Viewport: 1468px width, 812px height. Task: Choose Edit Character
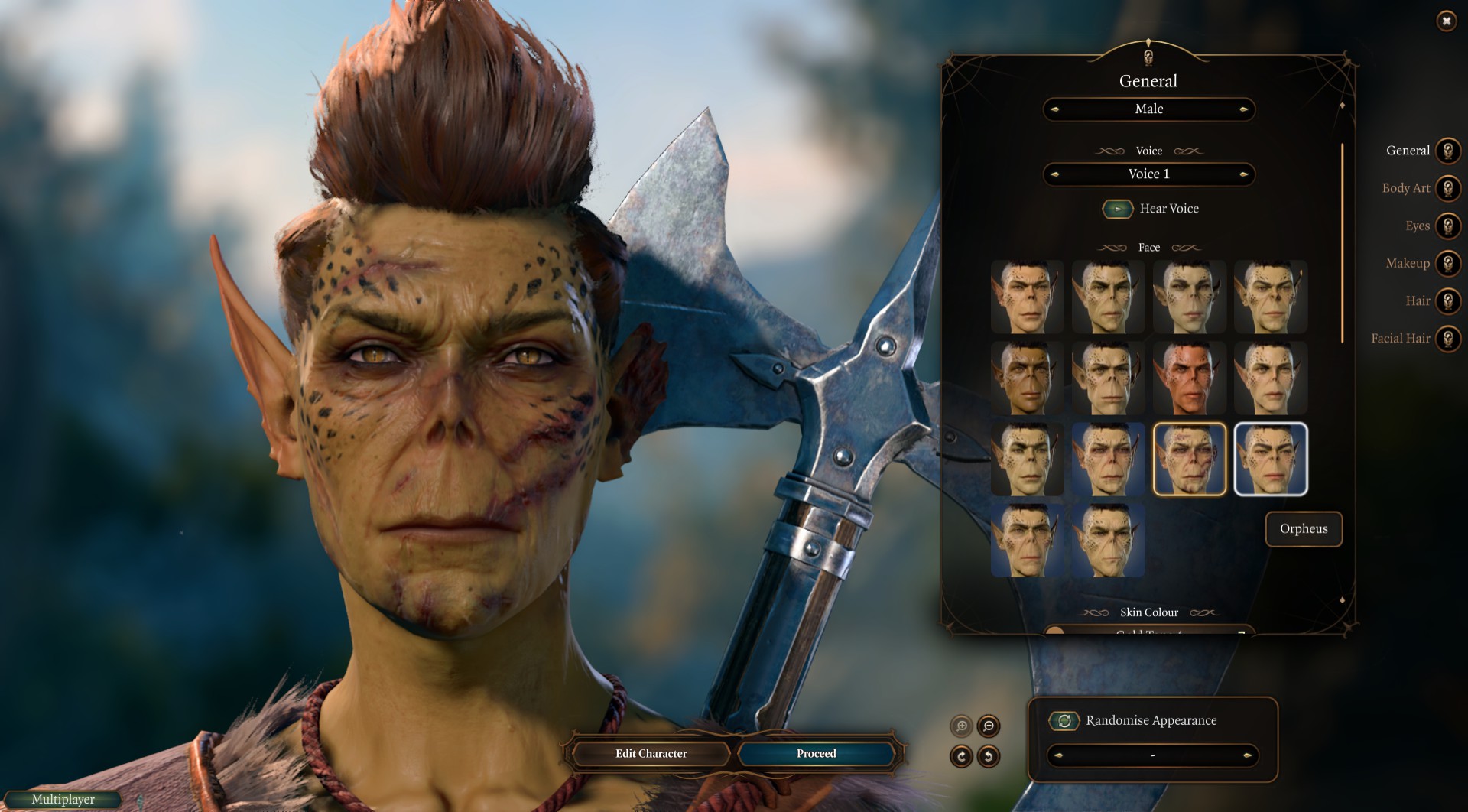(x=651, y=754)
